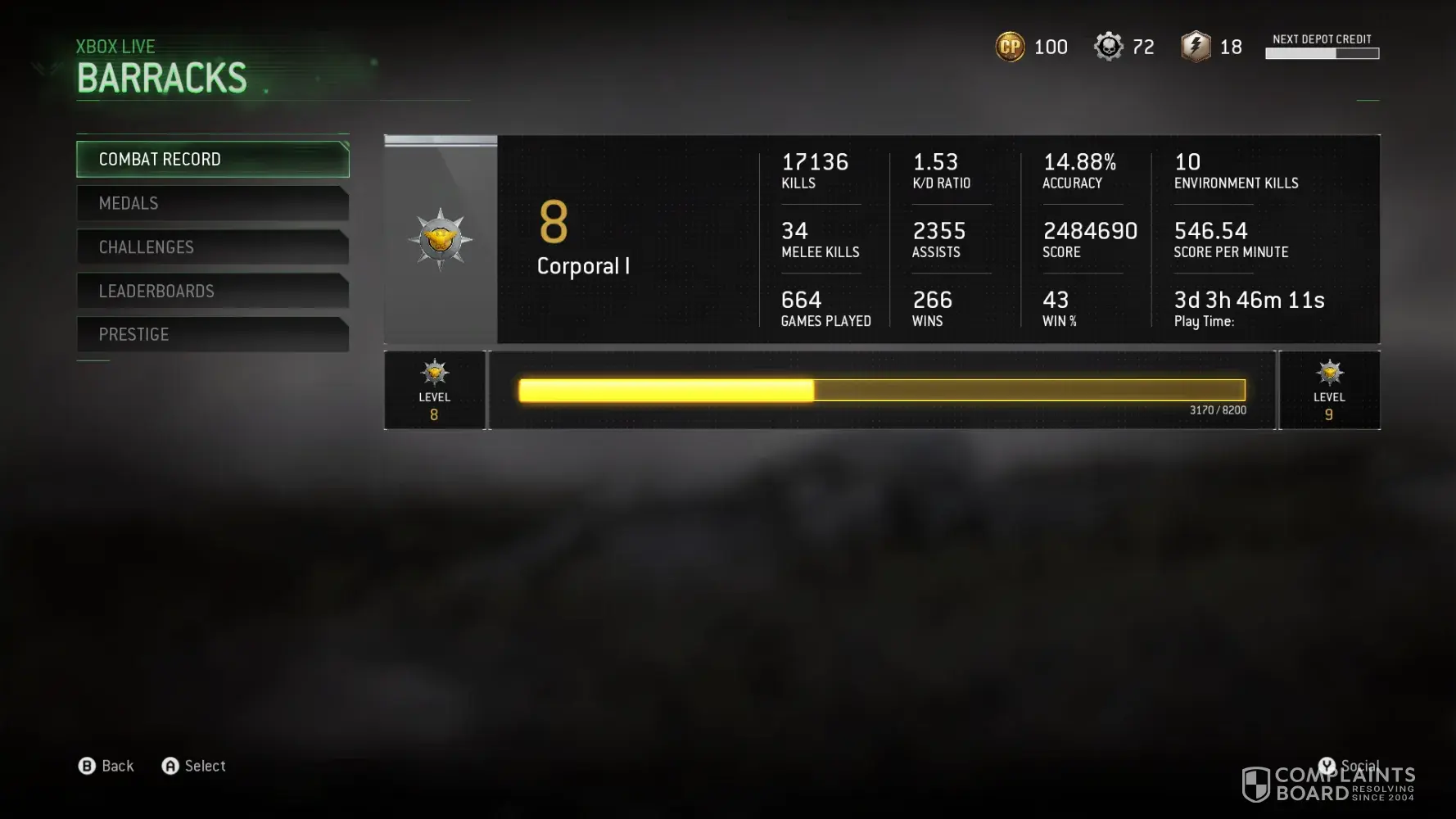
Task: Click the skull gear salvage icon
Action: point(1108,47)
